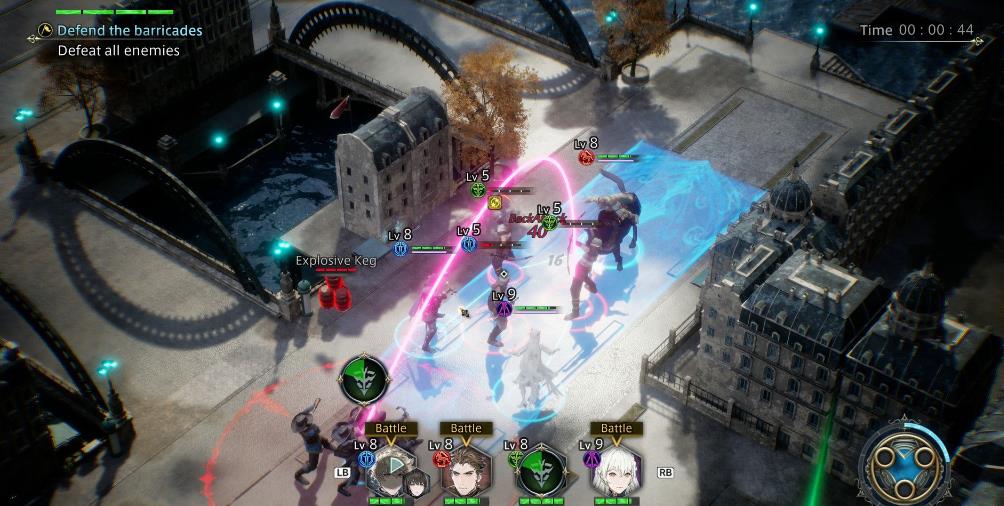
Task: Select the Lv 8 unit with green emblem portrait
Action: [541, 472]
